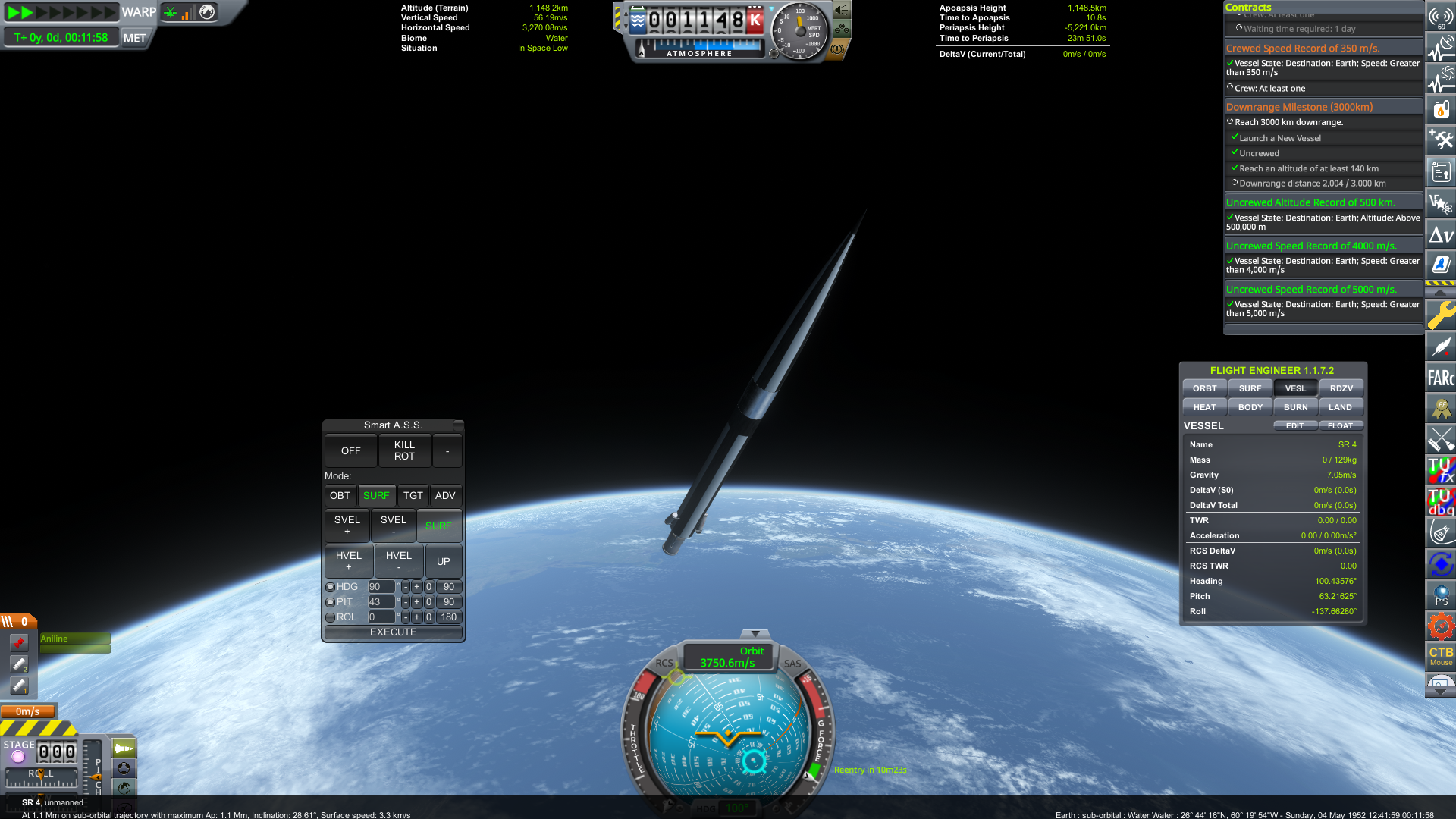Select SVEL + surface prograde button
The width and height of the screenshot is (1456, 819).
tap(347, 525)
